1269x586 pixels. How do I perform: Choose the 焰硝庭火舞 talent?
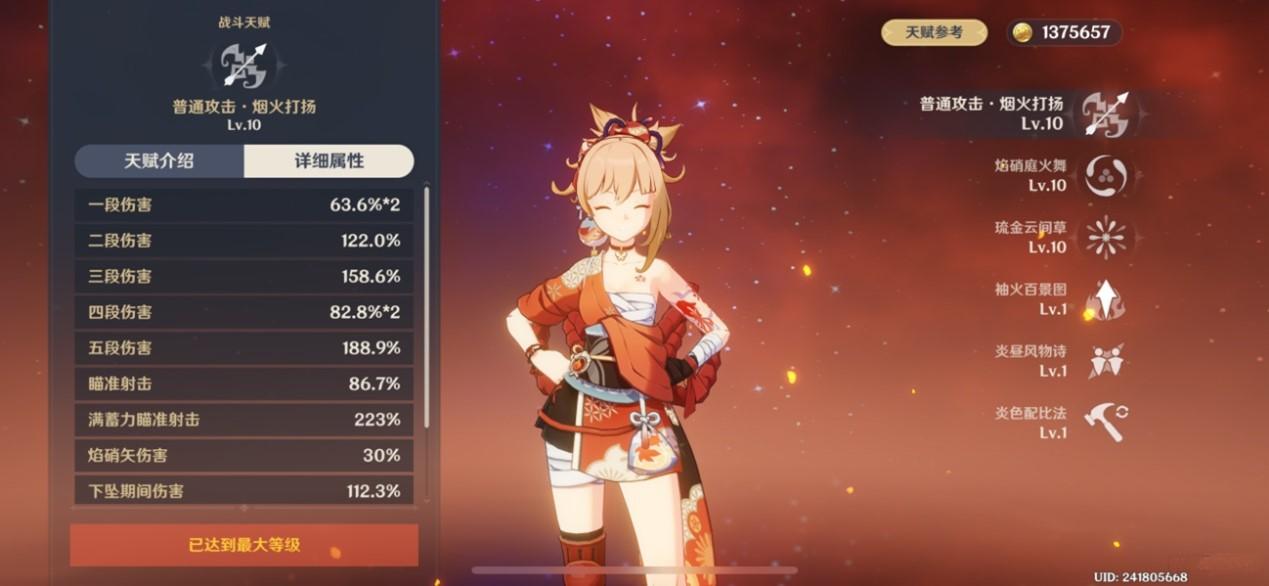click(1105, 175)
